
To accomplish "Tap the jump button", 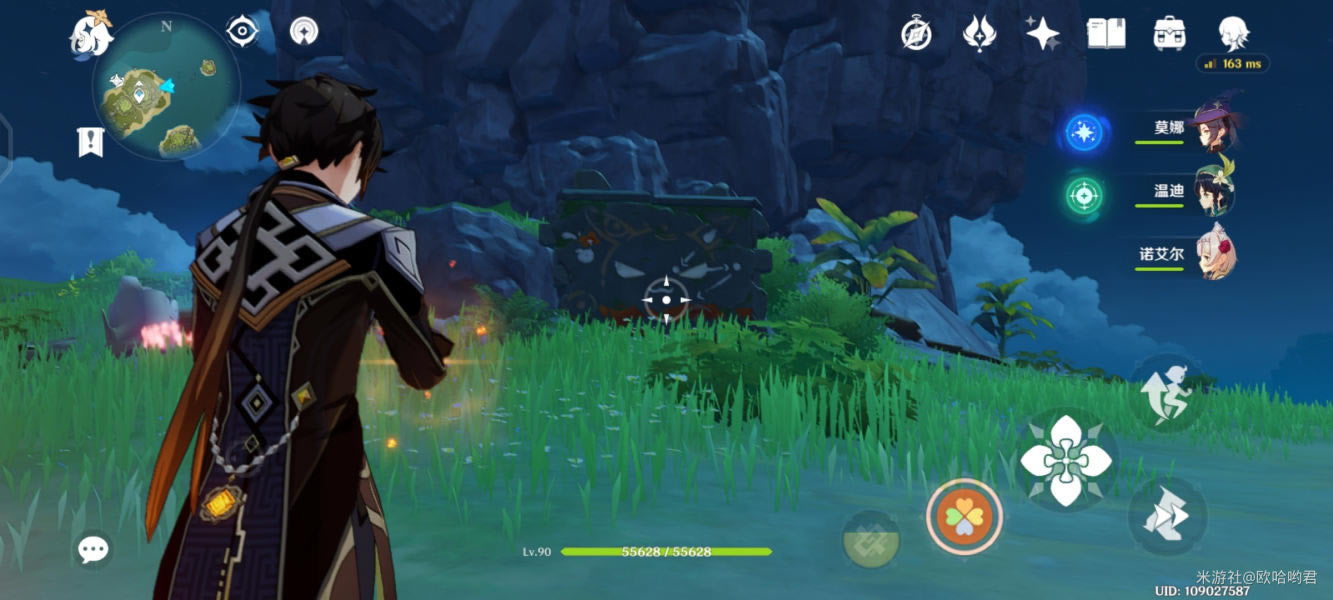I will pos(1168,393).
